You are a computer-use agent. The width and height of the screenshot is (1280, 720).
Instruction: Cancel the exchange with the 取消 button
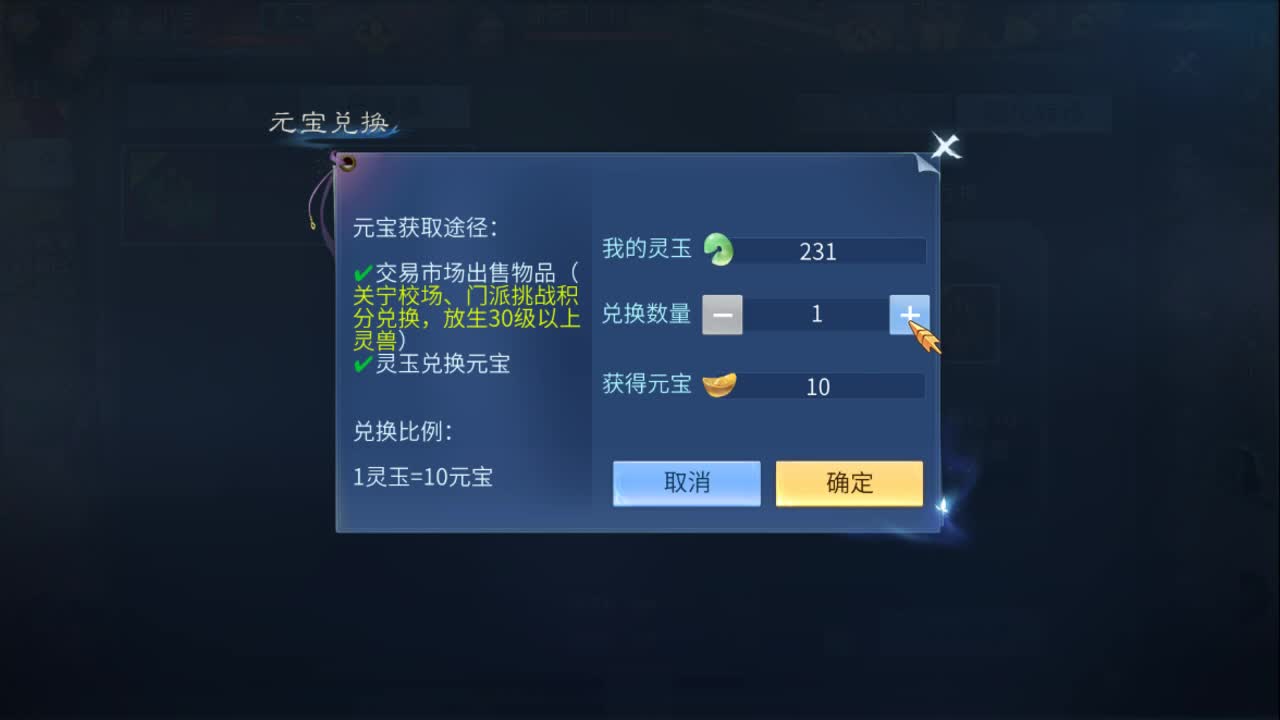686,483
